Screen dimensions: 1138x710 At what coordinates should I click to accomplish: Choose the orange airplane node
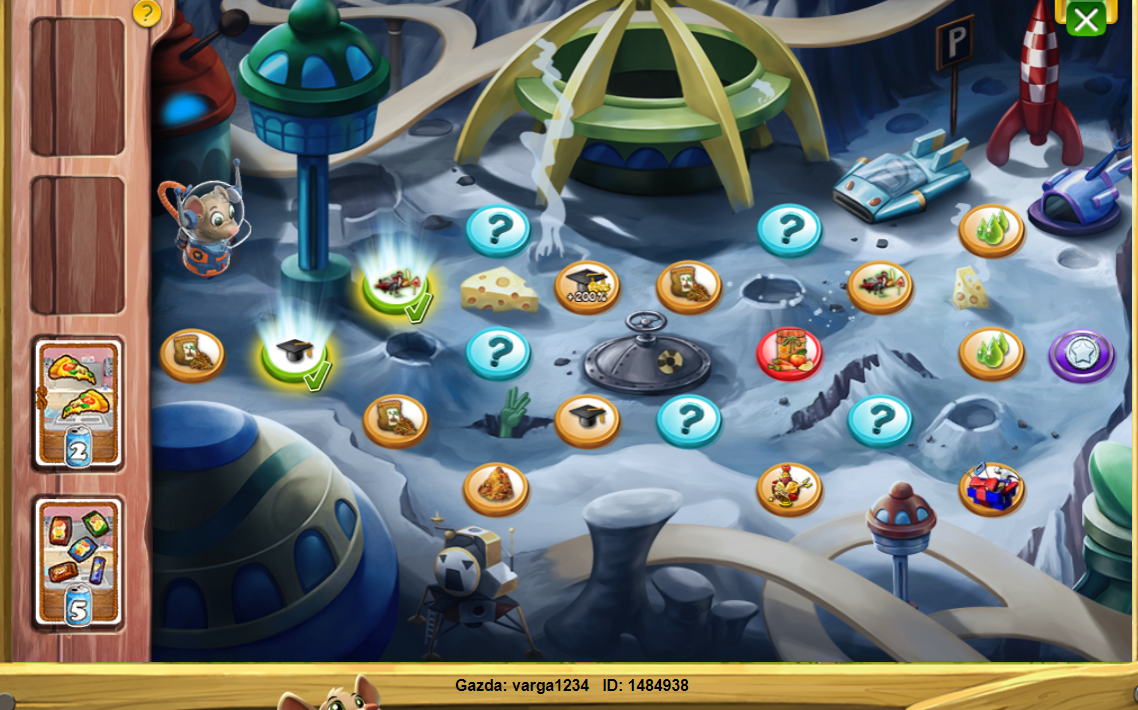pyautogui.click(x=880, y=287)
